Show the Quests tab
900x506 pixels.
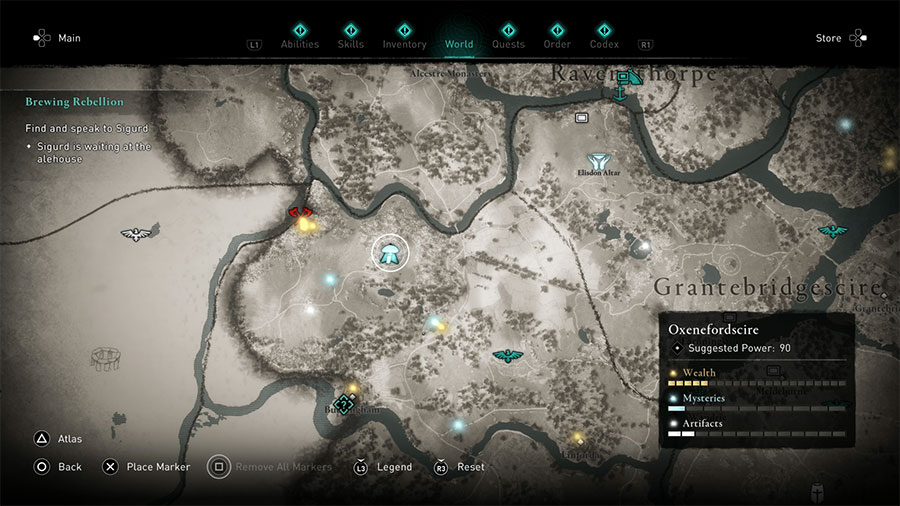click(507, 44)
